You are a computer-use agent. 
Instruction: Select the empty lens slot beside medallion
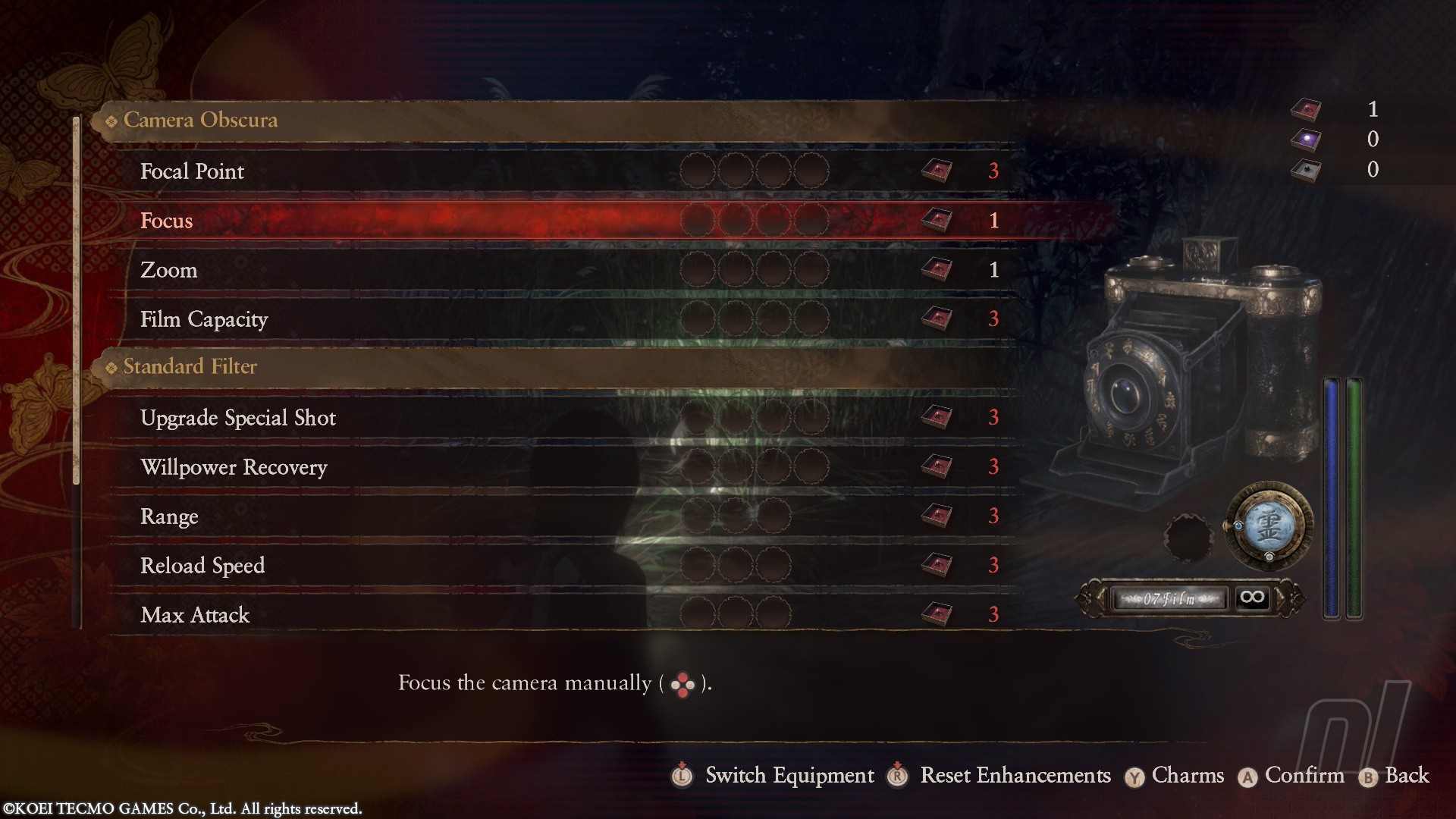click(x=1188, y=538)
